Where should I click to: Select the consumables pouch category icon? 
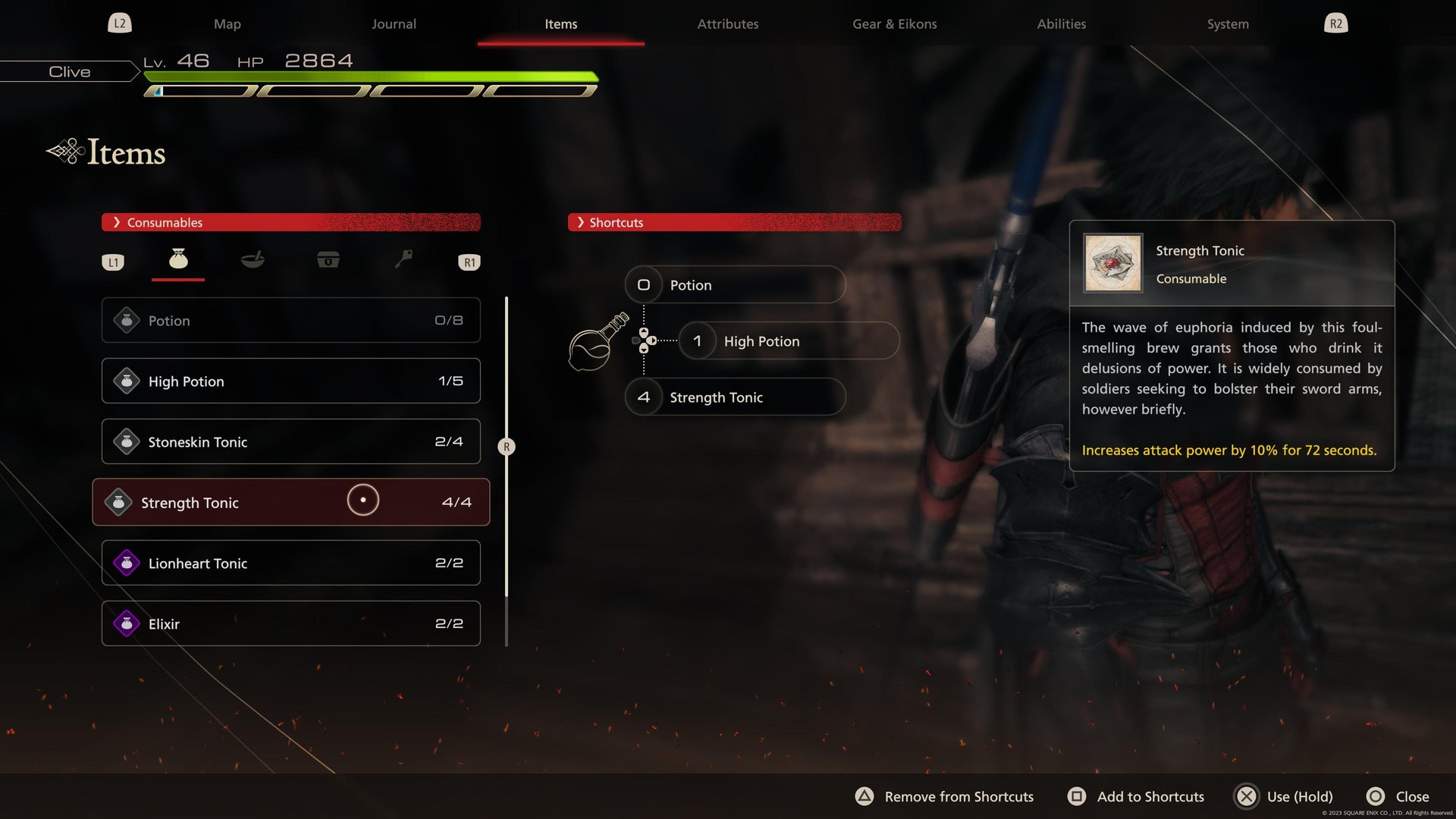click(177, 260)
